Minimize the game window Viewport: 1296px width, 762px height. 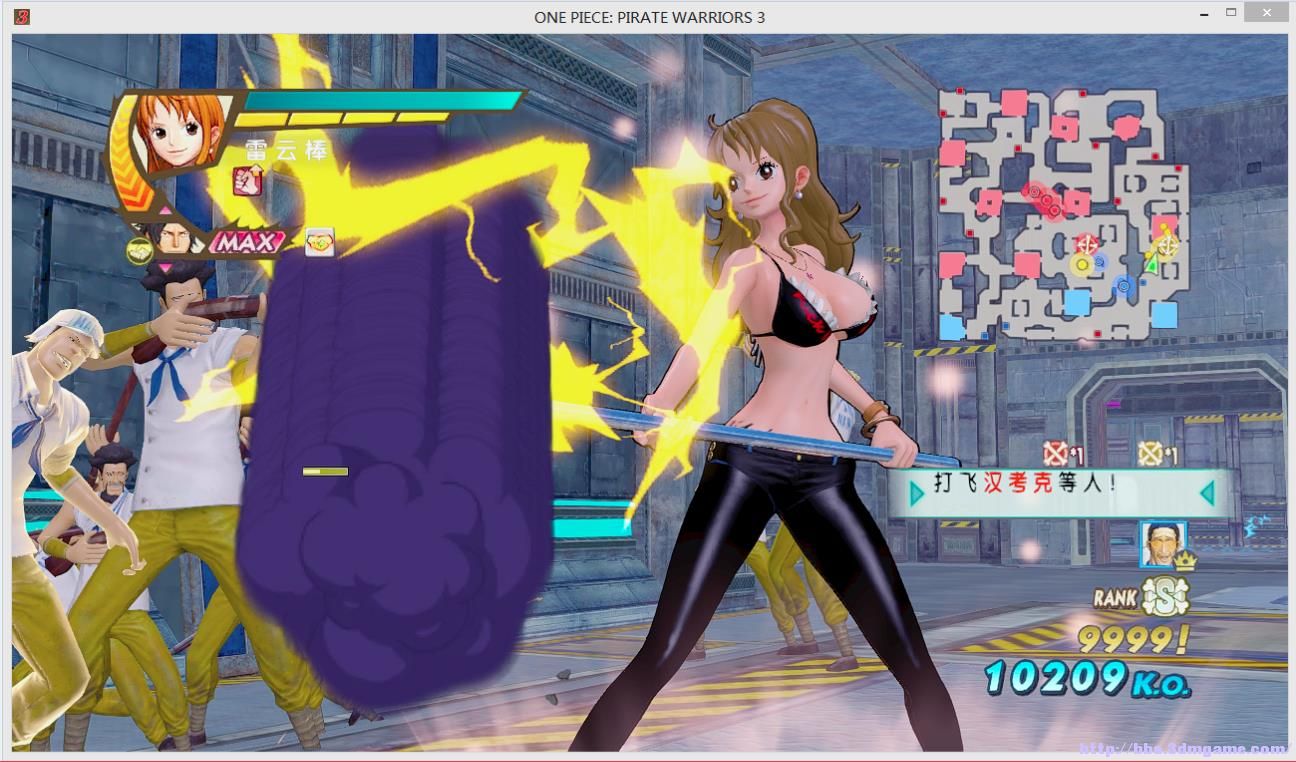1203,14
